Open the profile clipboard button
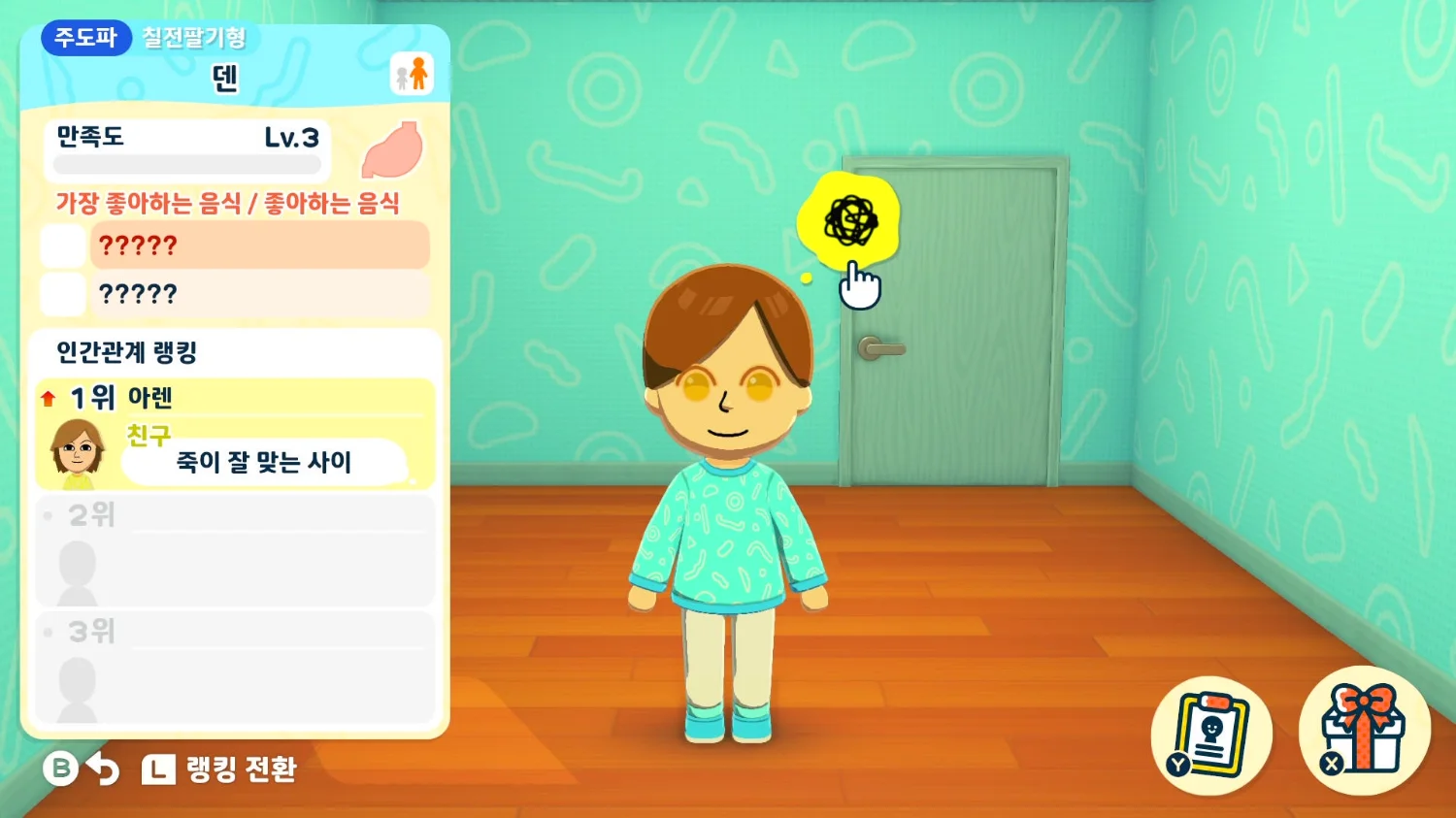 (1210, 735)
